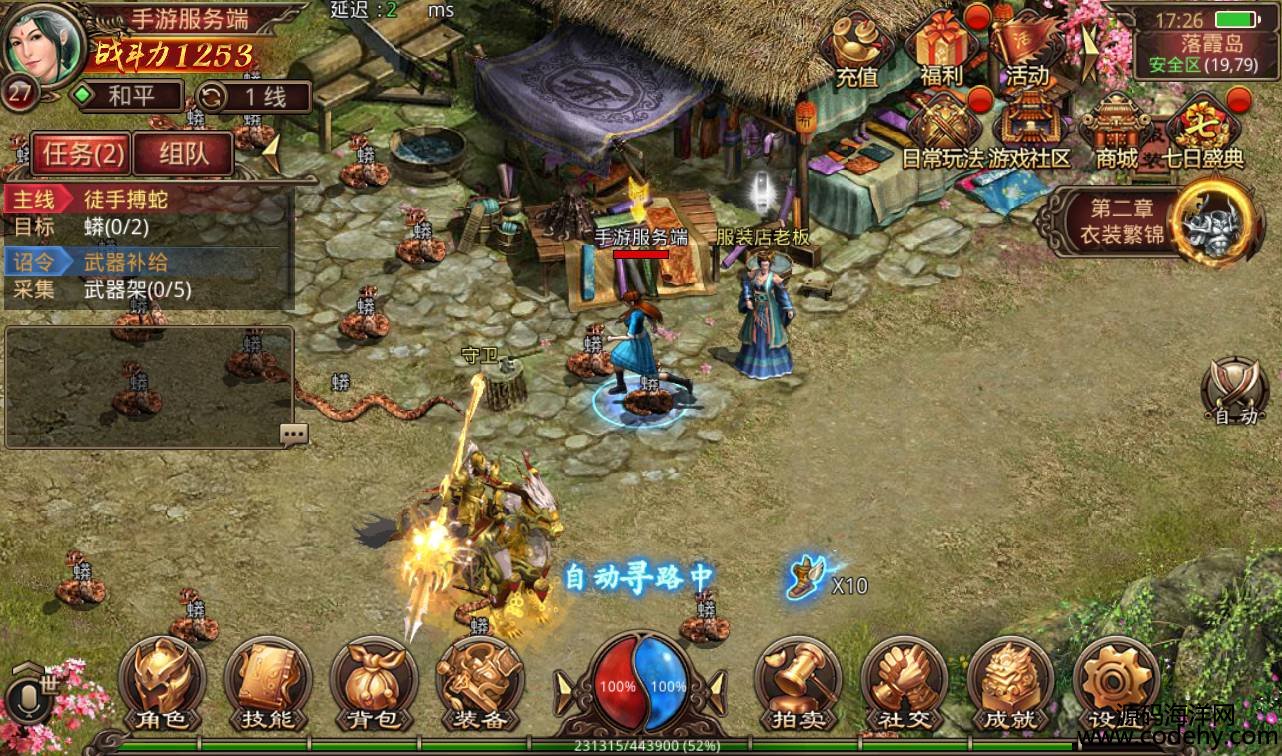Change the 和平 peace attack mode
Image resolution: width=1282 pixels, height=756 pixels.
[130, 97]
